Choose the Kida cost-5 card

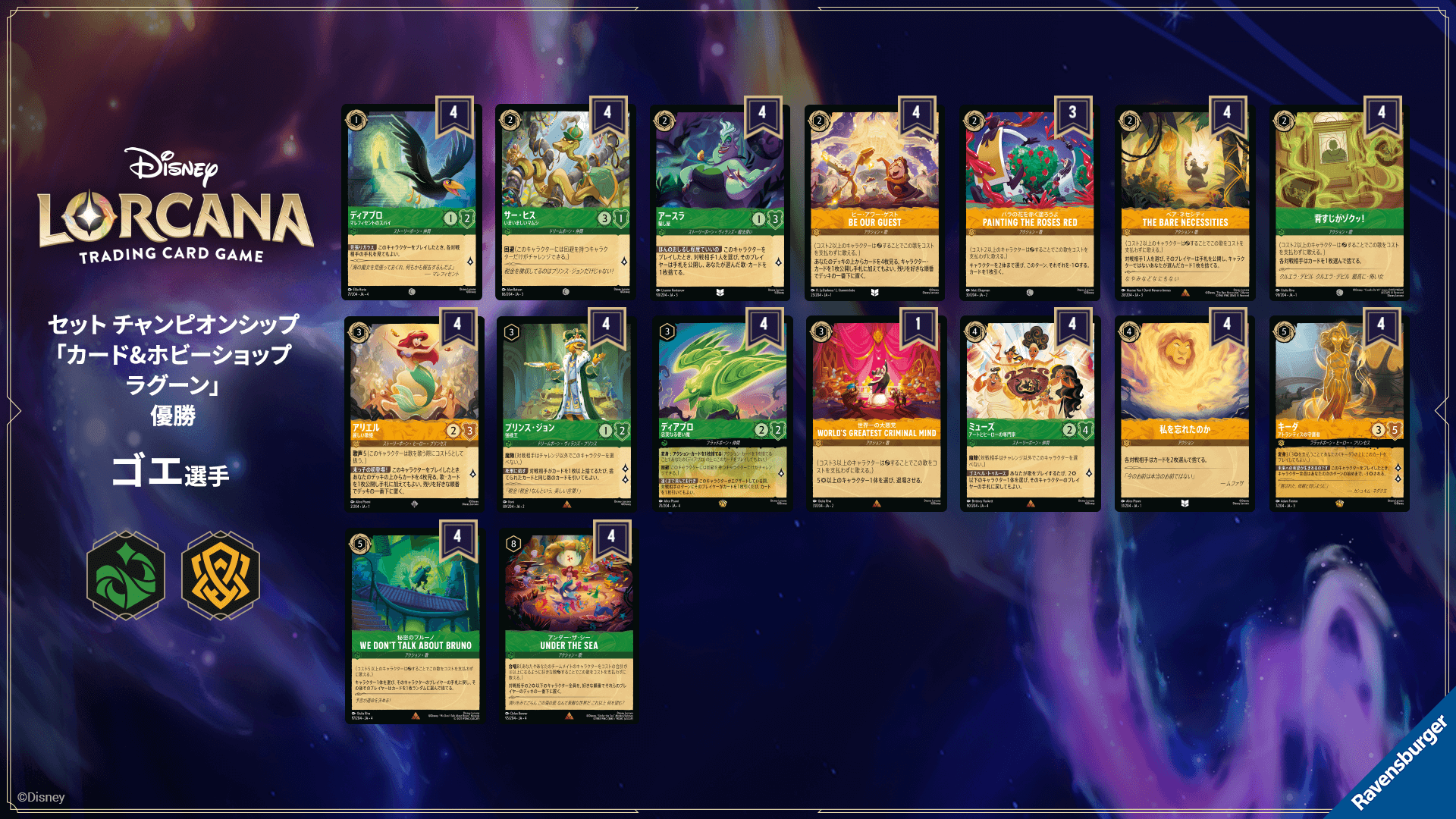[1339, 414]
